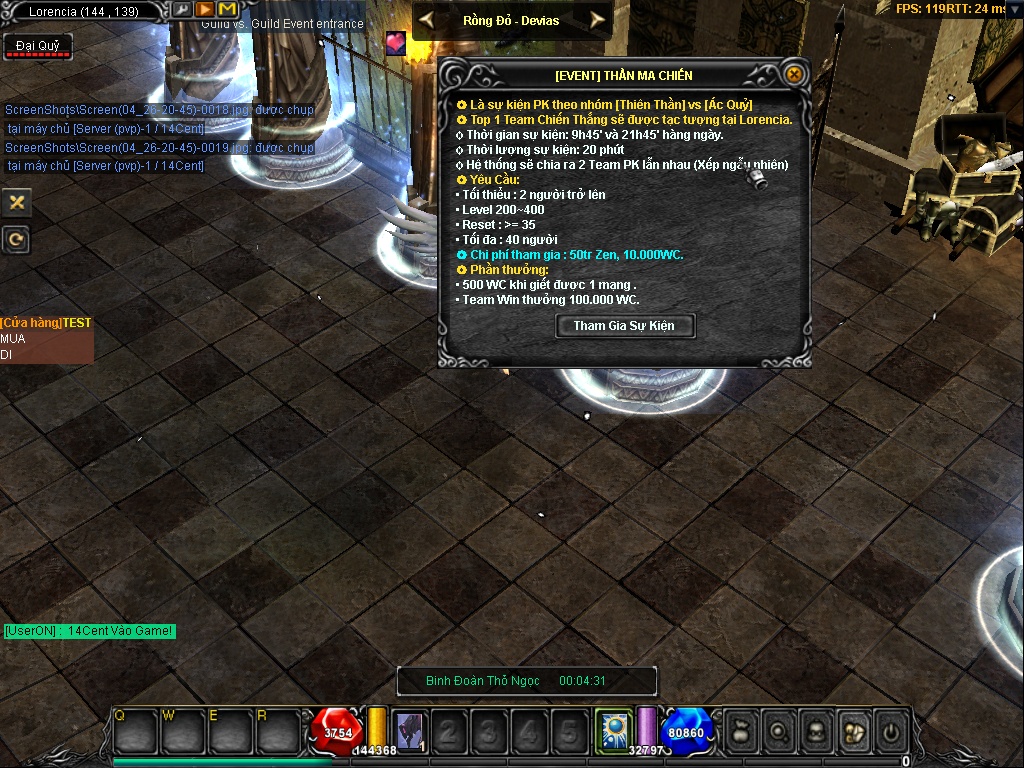Click the orange play arrow icon

coord(205,9)
